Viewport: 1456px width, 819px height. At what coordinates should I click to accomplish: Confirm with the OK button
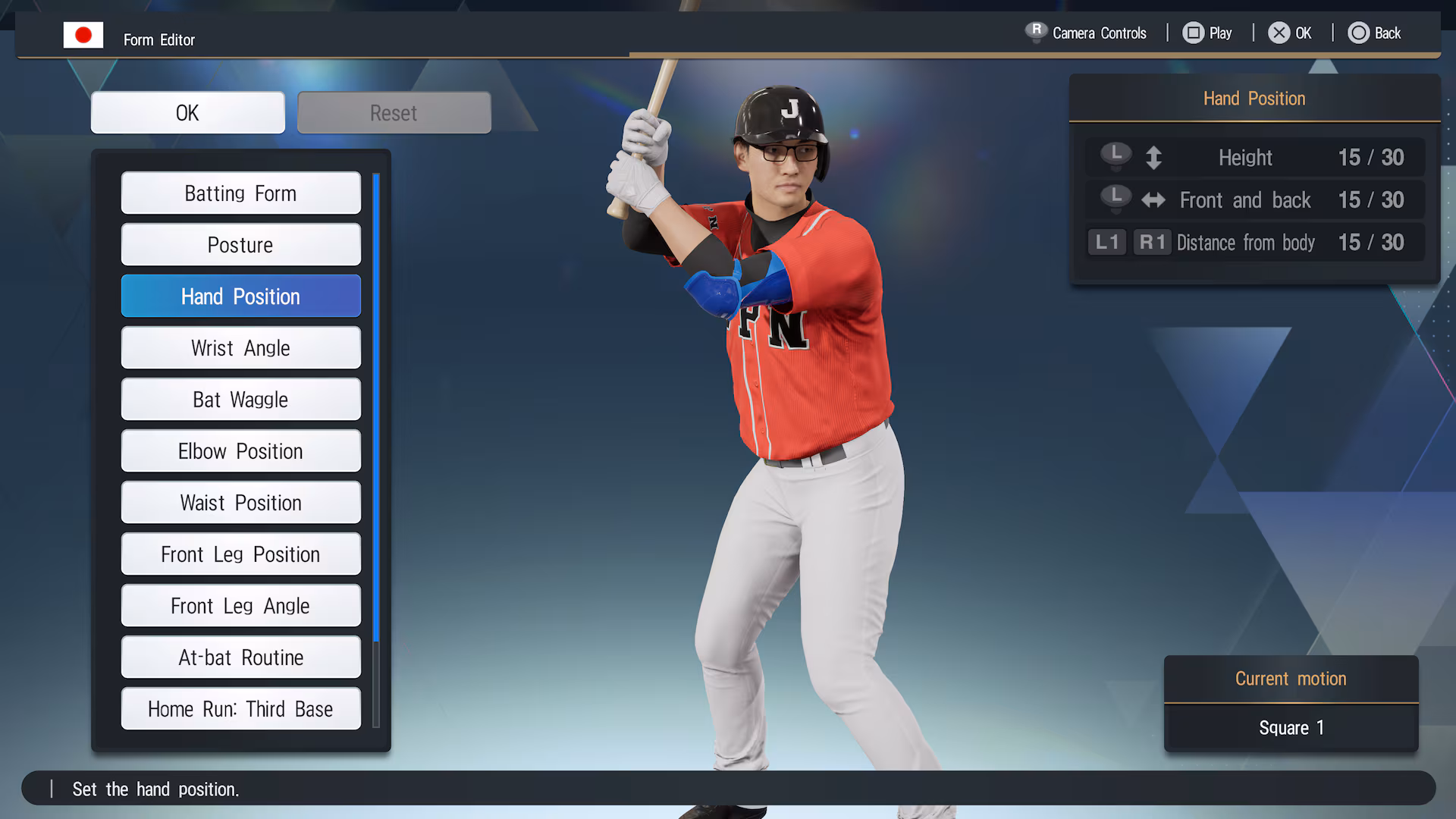click(x=187, y=113)
